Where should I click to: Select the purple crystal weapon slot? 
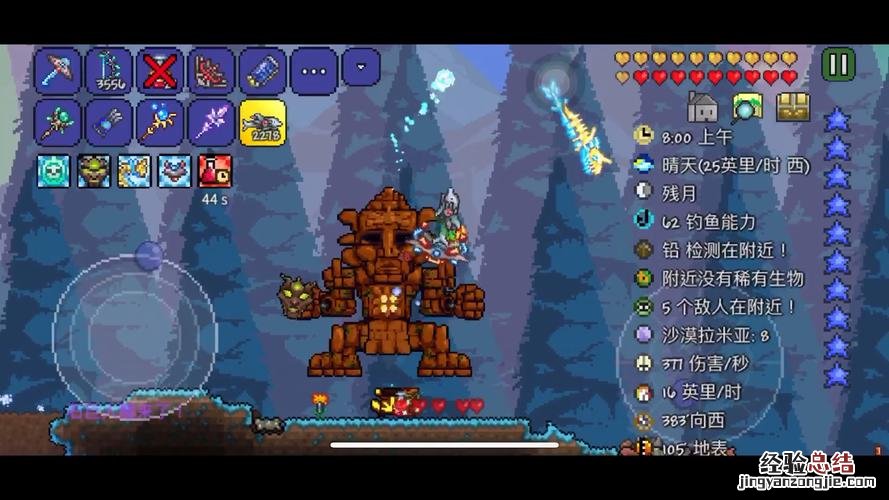(211, 123)
